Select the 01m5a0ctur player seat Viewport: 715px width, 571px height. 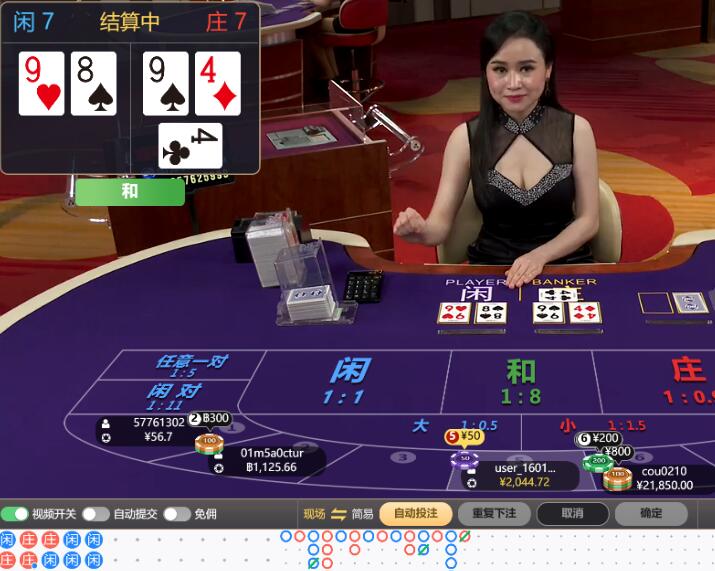[270, 459]
